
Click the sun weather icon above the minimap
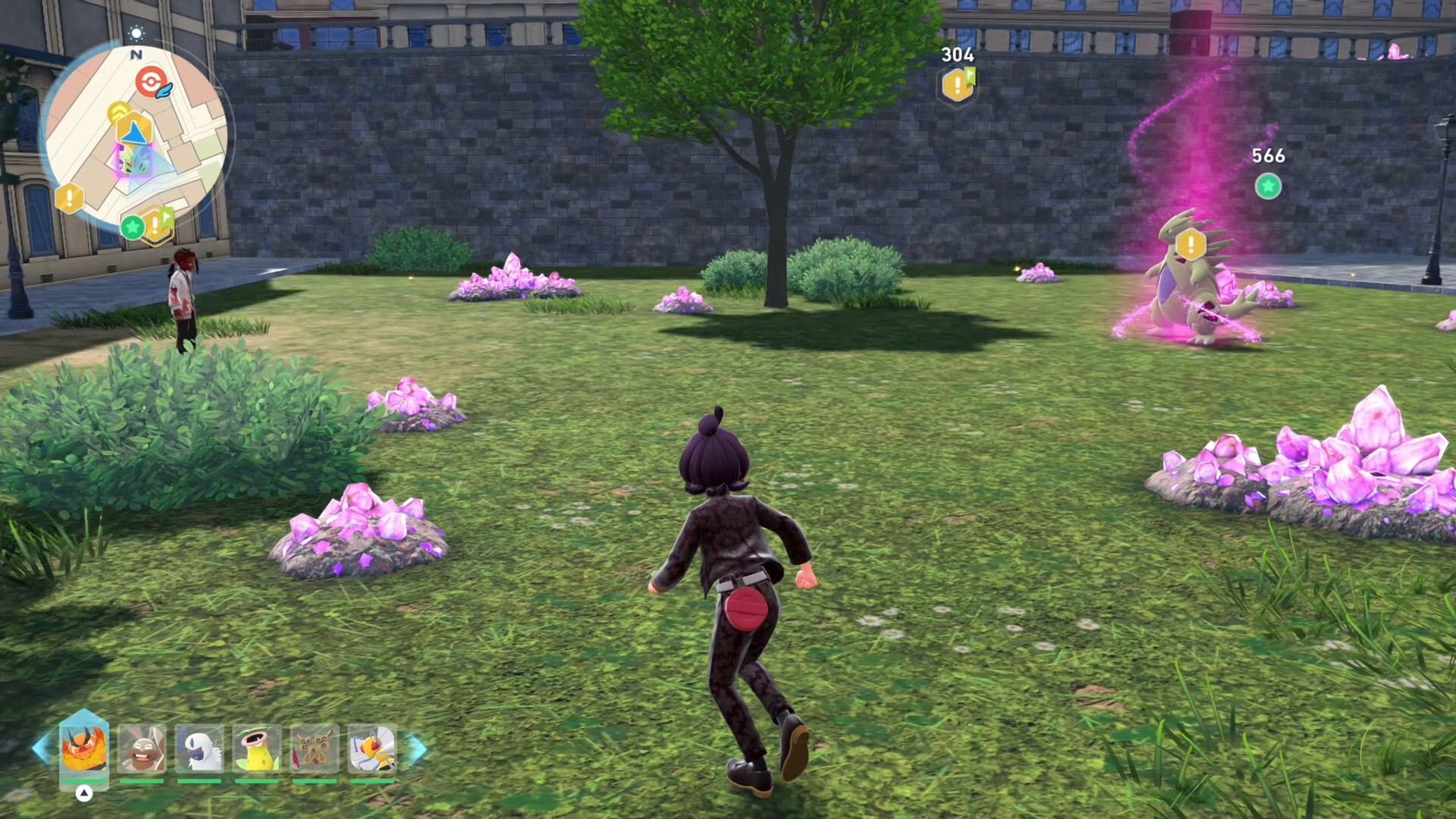136,33
